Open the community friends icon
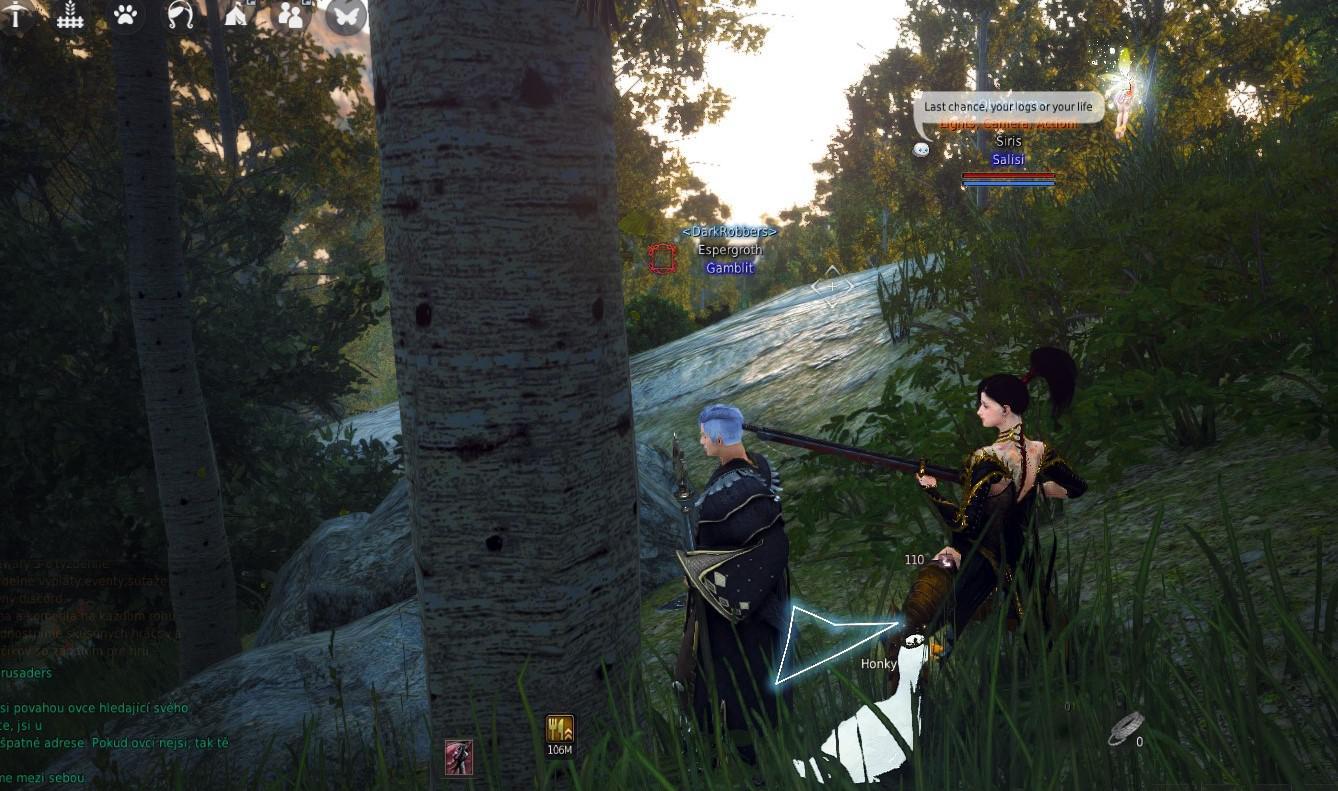This screenshot has height=791, width=1338. 291,16
